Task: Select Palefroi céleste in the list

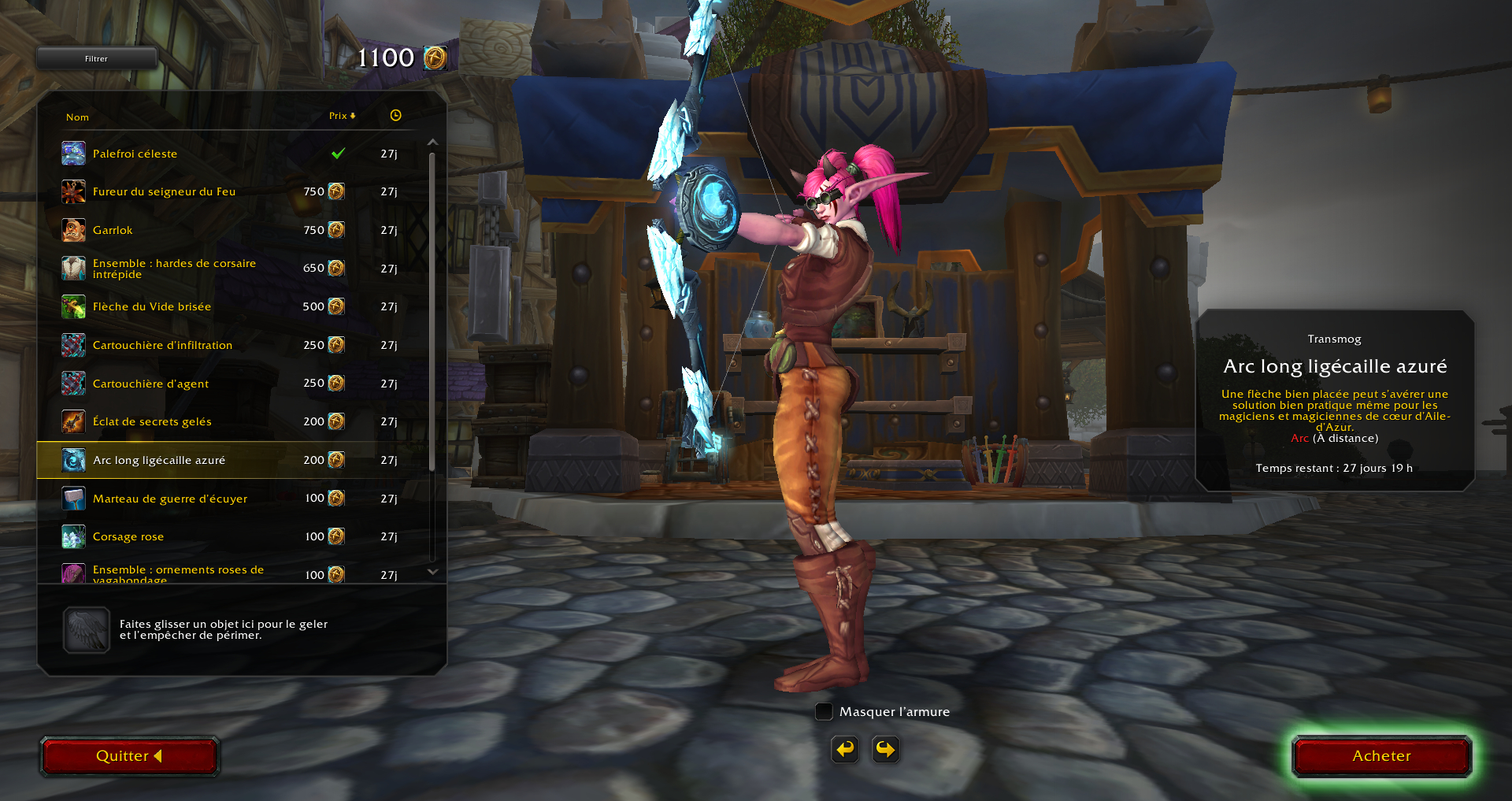Action: (135, 154)
